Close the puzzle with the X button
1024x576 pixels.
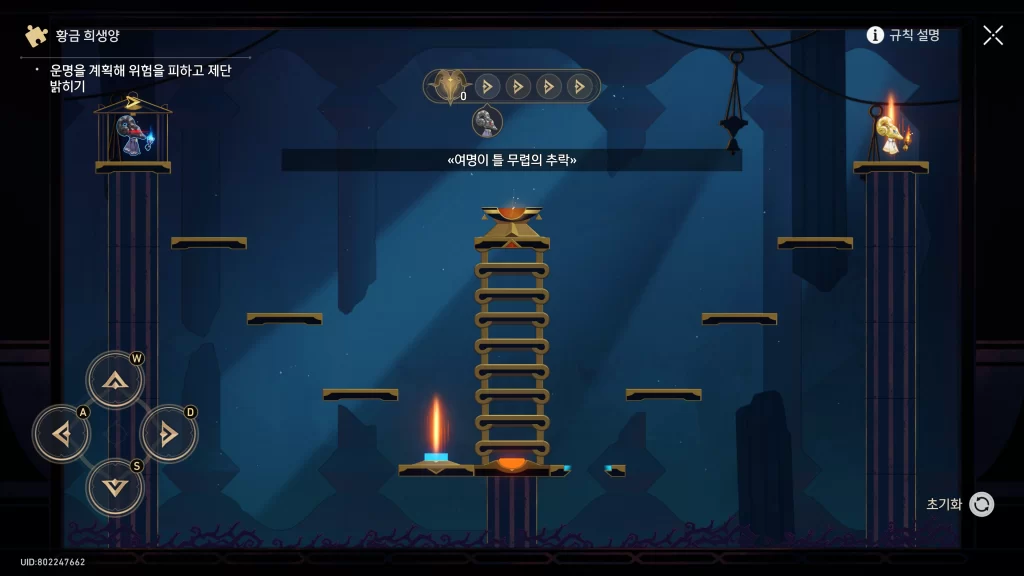[x=992, y=35]
